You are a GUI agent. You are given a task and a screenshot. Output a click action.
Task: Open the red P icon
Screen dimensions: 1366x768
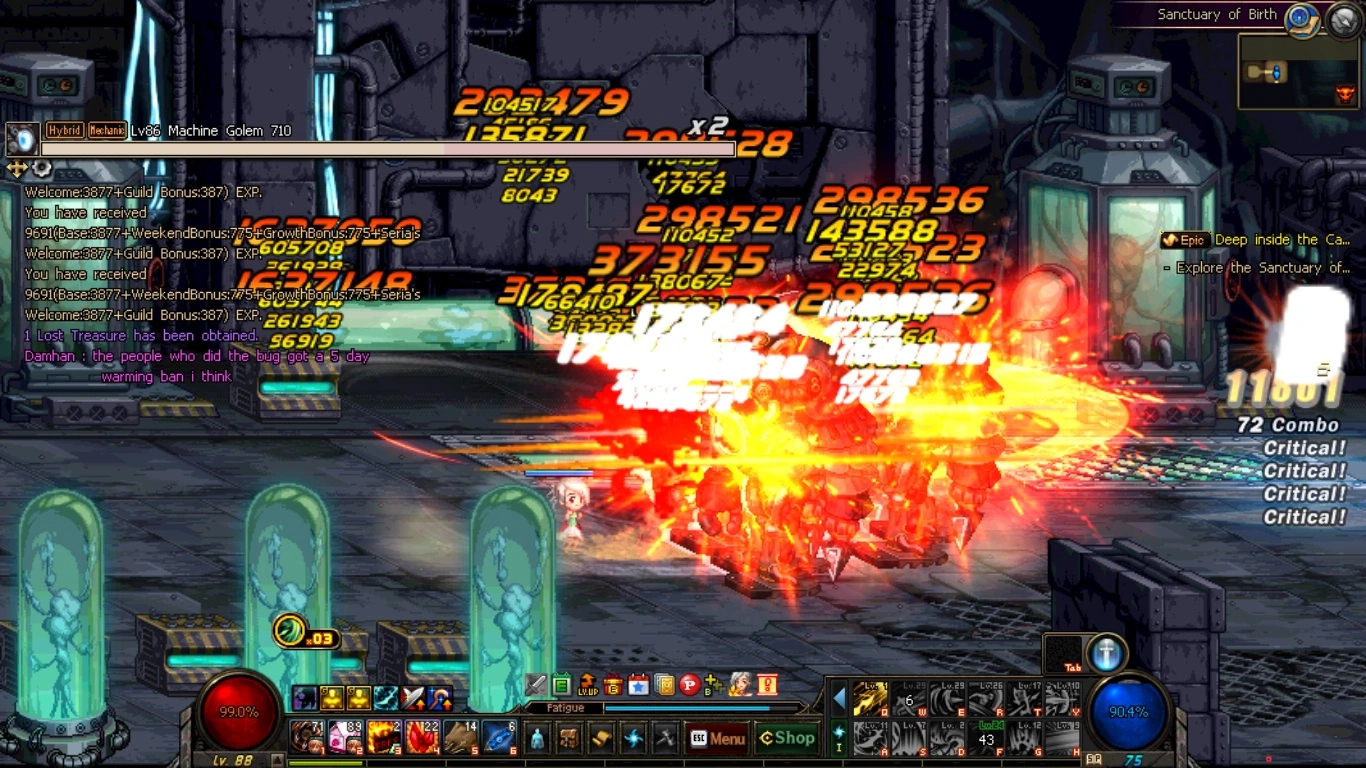(x=689, y=685)
